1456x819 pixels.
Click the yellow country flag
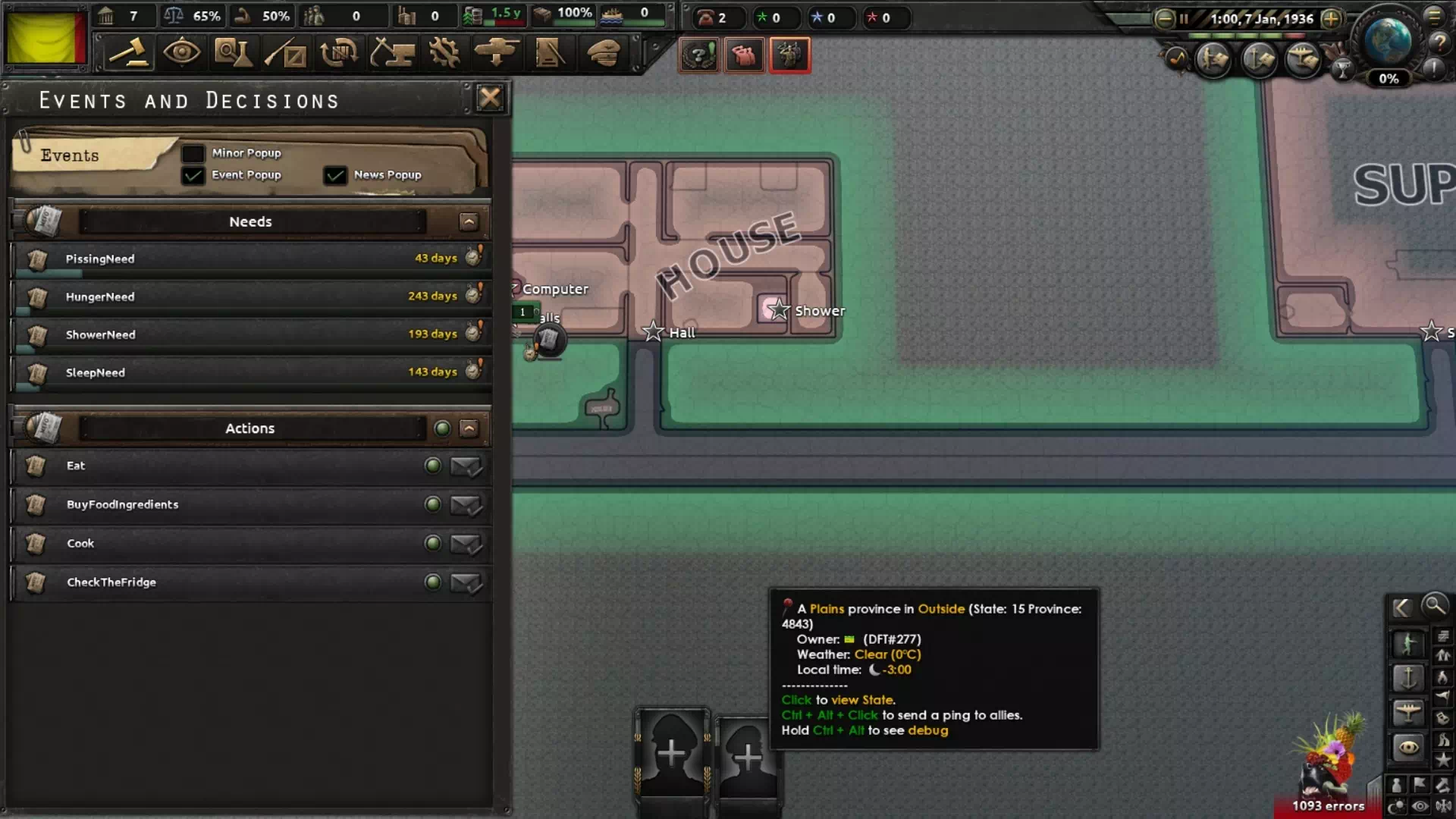pos(45,38)
